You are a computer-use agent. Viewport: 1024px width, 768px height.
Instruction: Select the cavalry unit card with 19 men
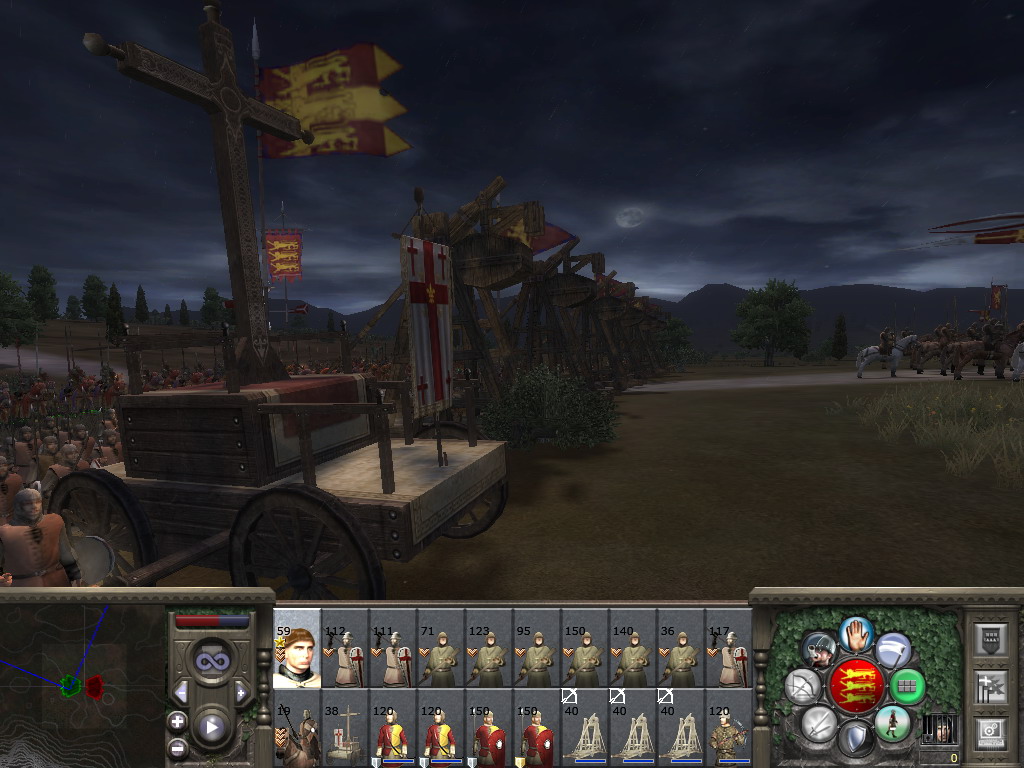pos(296,730)
